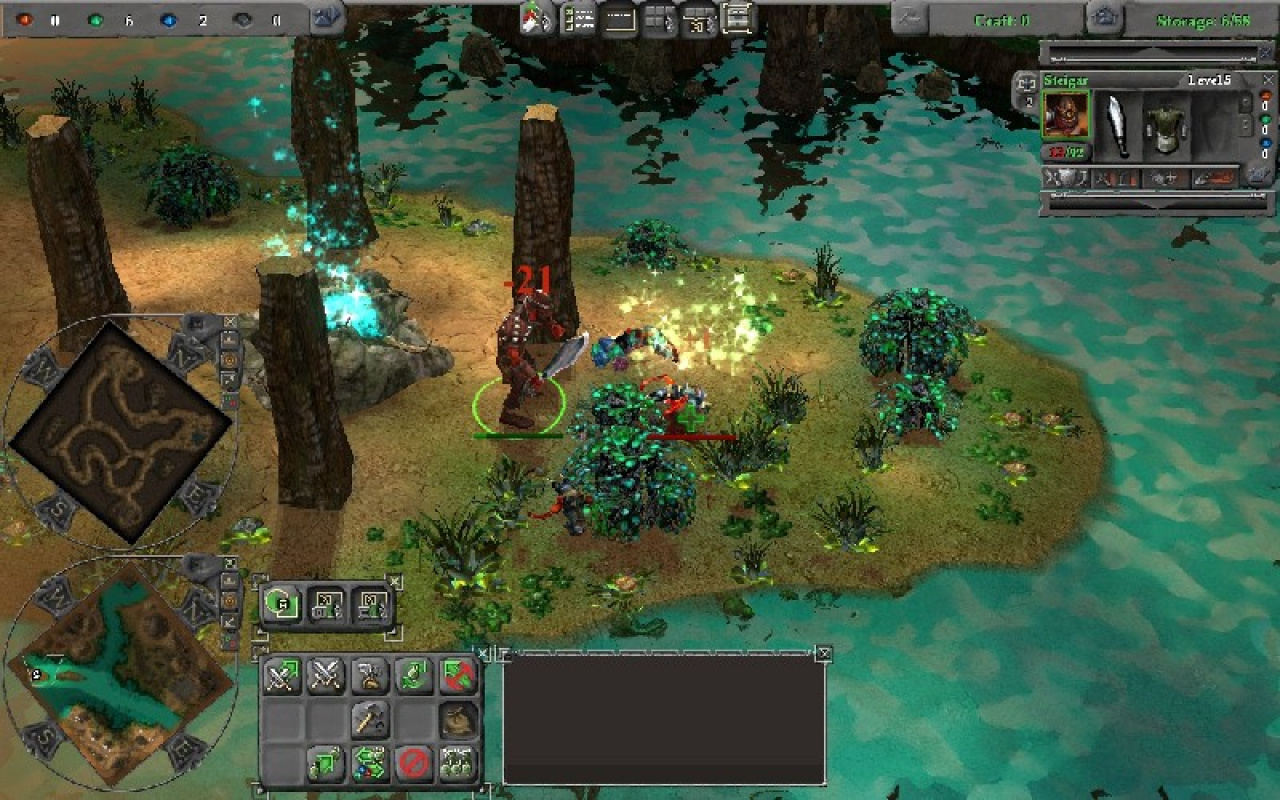
Task: Click the green and blue swap arrows command
Action: coord(370,764)
